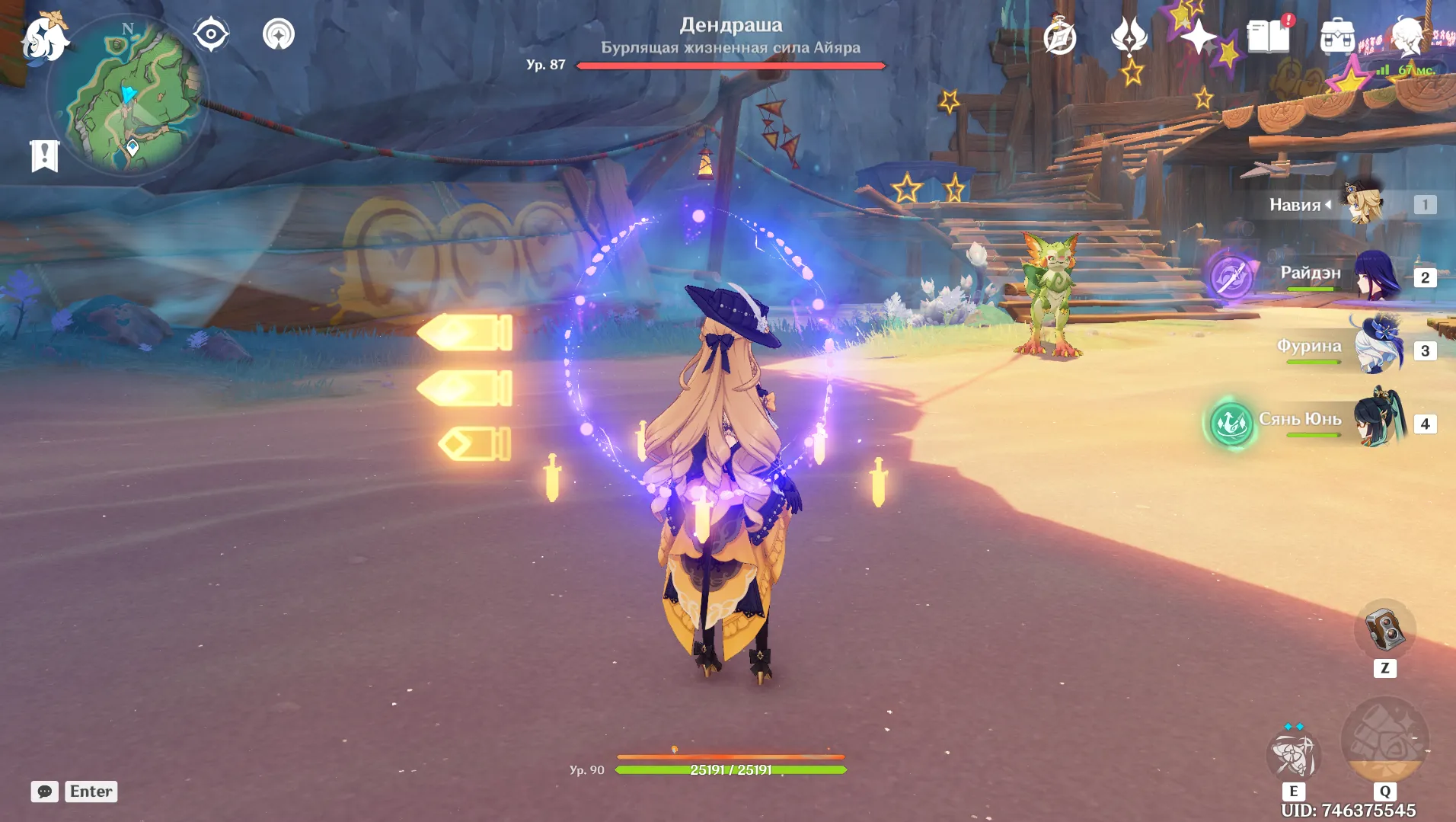The height and width of the screenshot is (822, 1456).
Task: Open the chat with the Enter button
Action: point(91,792)
